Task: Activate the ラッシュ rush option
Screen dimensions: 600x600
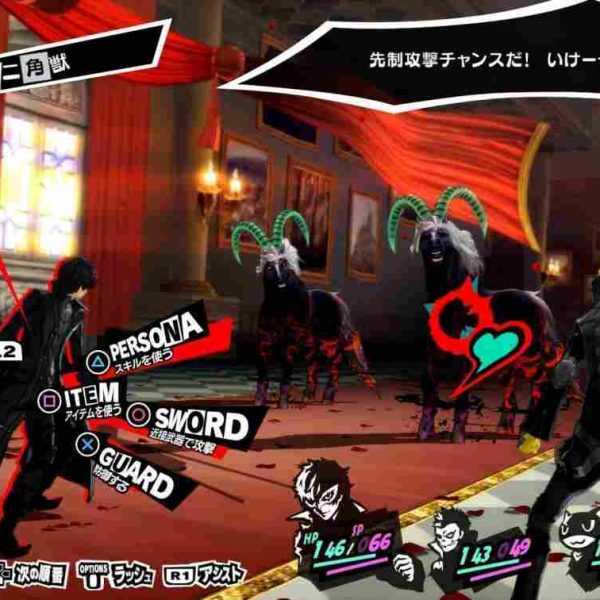Action: click(122, 577)
